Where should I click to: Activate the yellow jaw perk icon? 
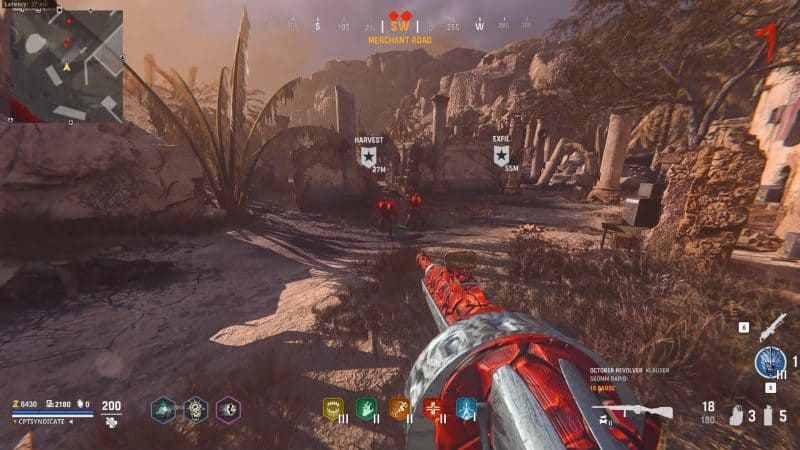(331, 408)
